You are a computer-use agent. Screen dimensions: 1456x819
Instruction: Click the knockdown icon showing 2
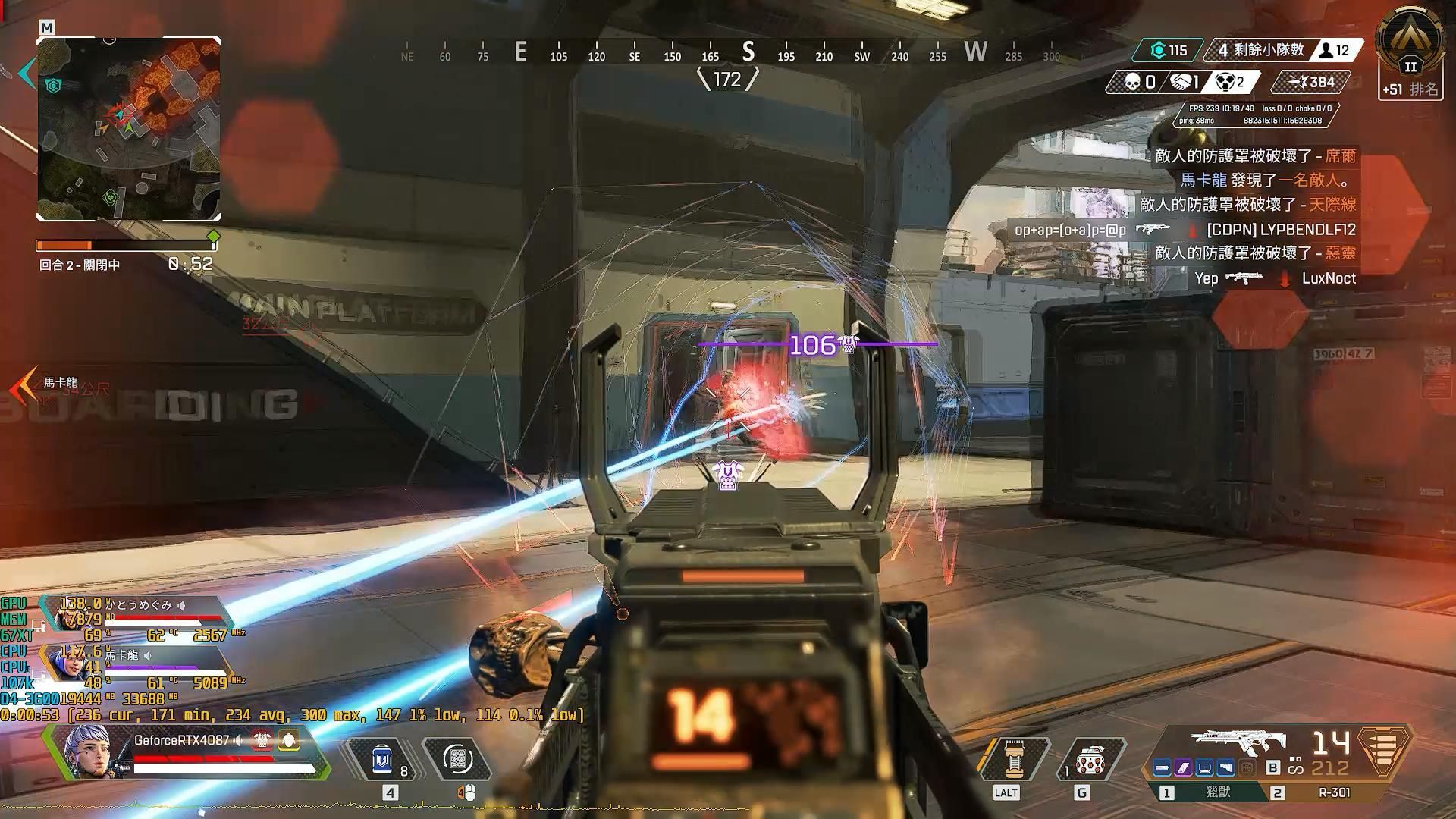(x=1226, y=82)
